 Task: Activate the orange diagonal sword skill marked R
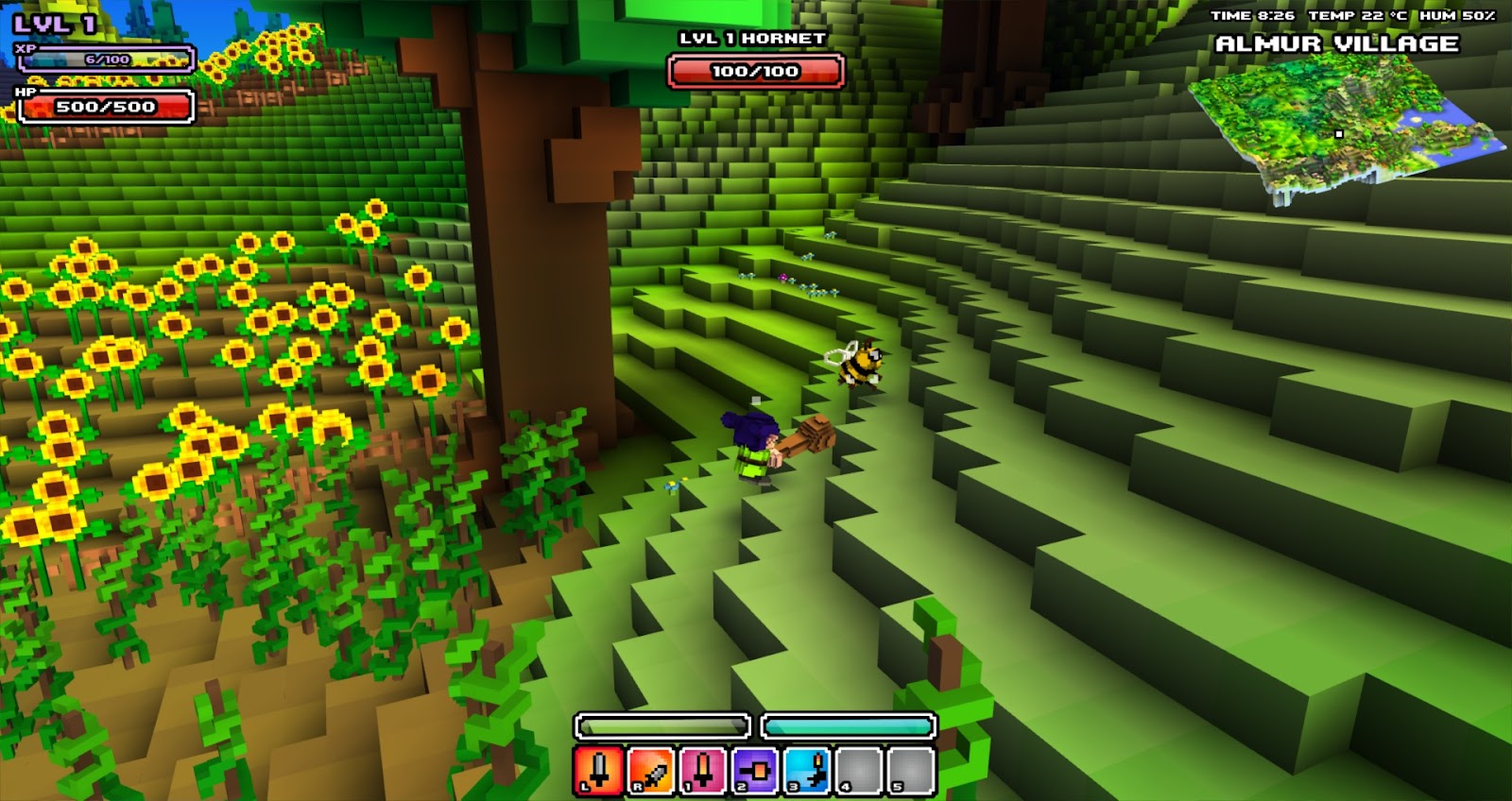click(651, 770)
